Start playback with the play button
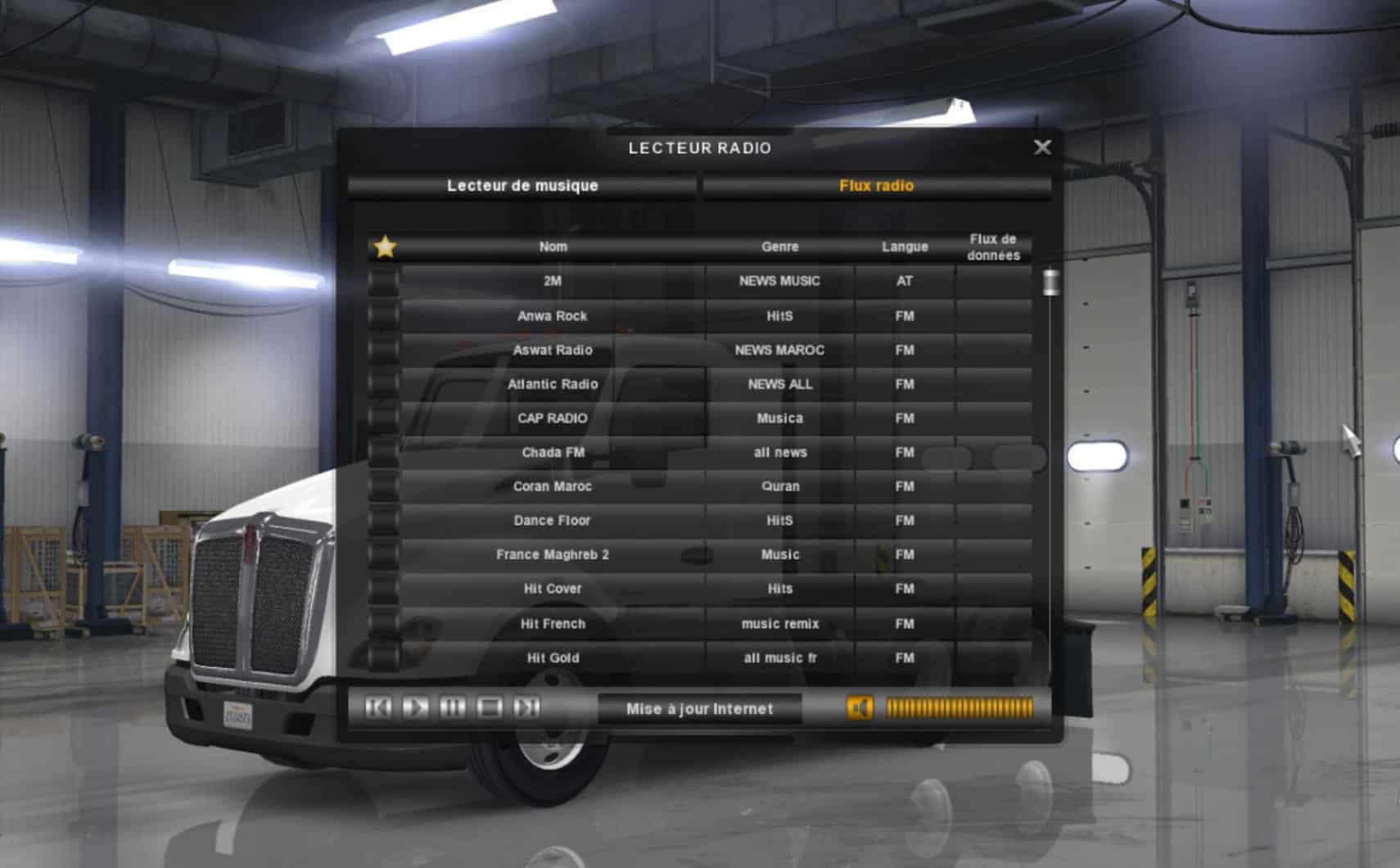 (x=415, y=708)
